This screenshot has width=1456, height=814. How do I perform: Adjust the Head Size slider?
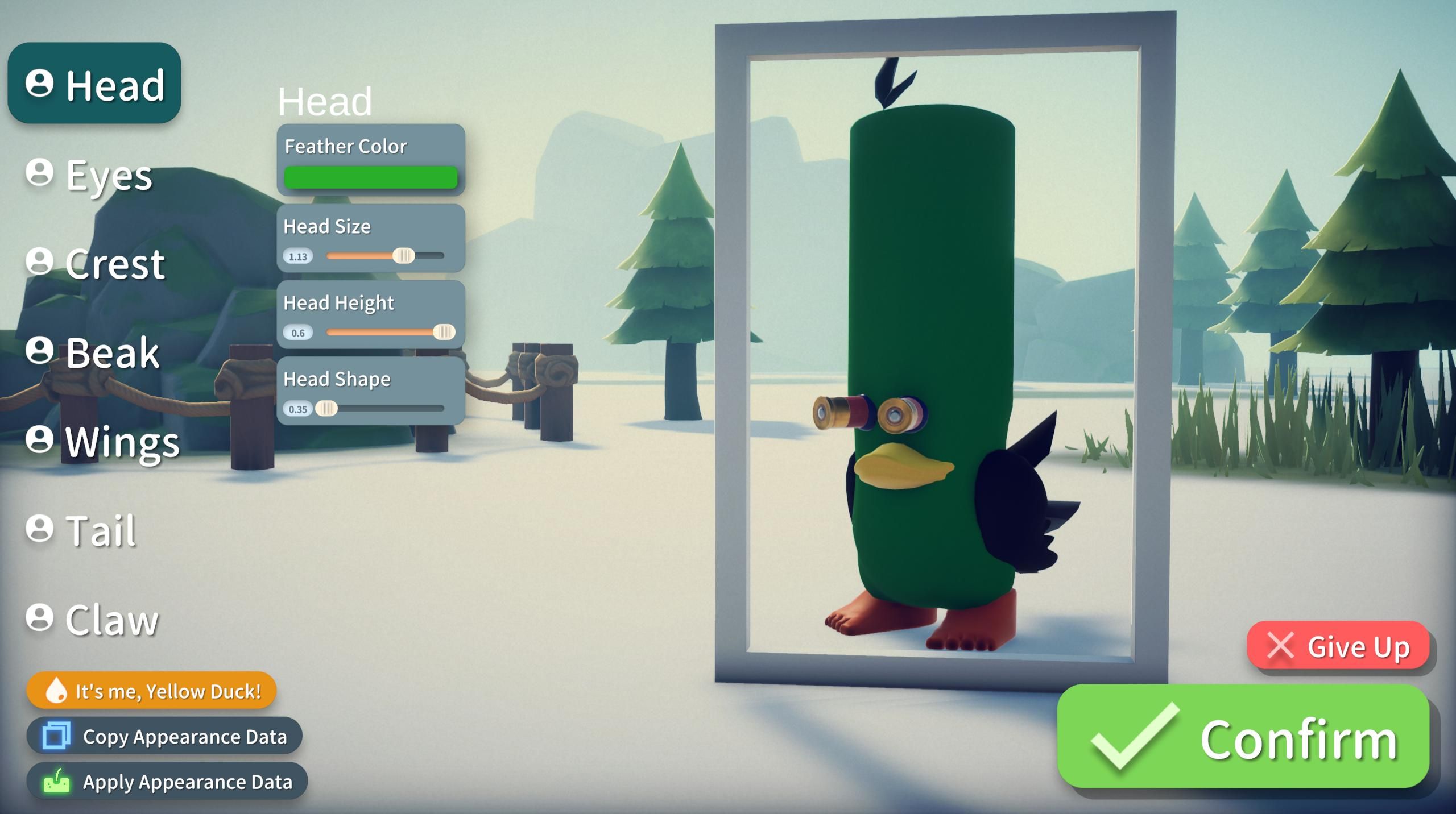pyautogui.click(x=404, y=256)
